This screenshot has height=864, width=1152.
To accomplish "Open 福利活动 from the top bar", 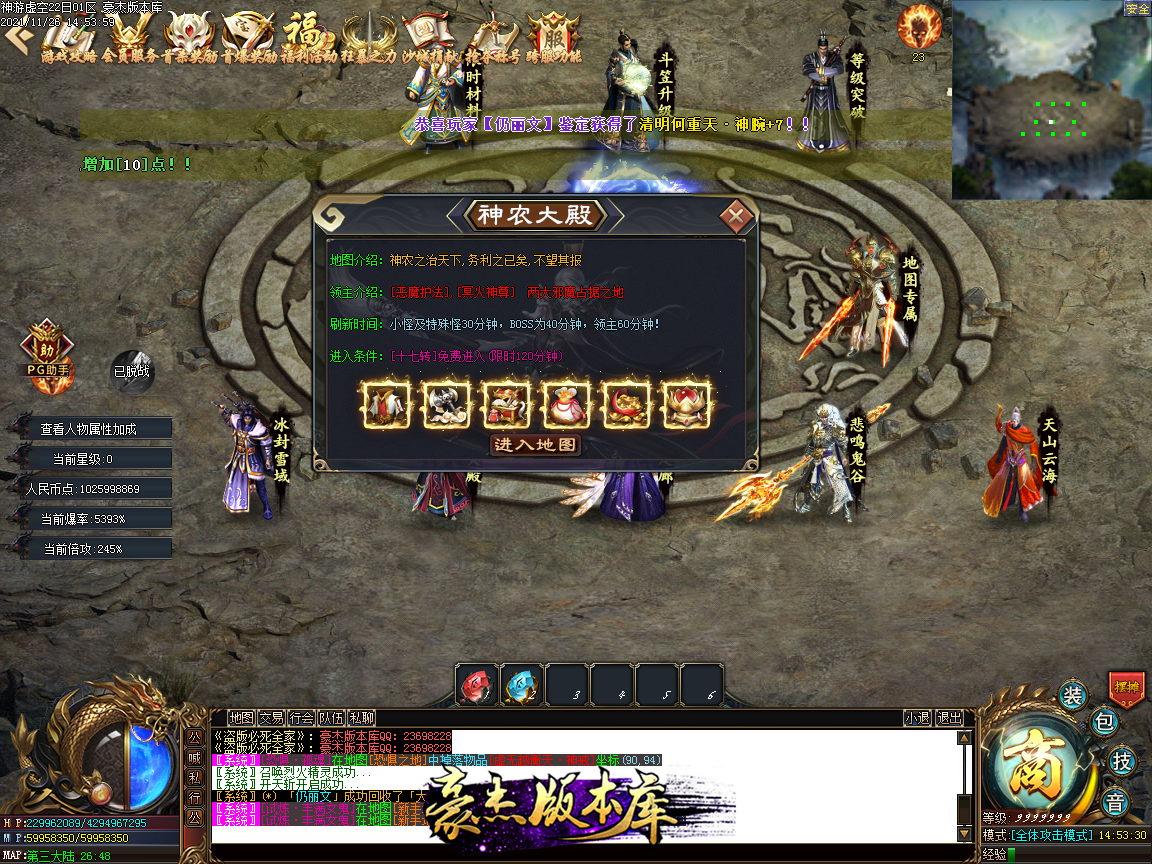I will (x=309, y=37).
